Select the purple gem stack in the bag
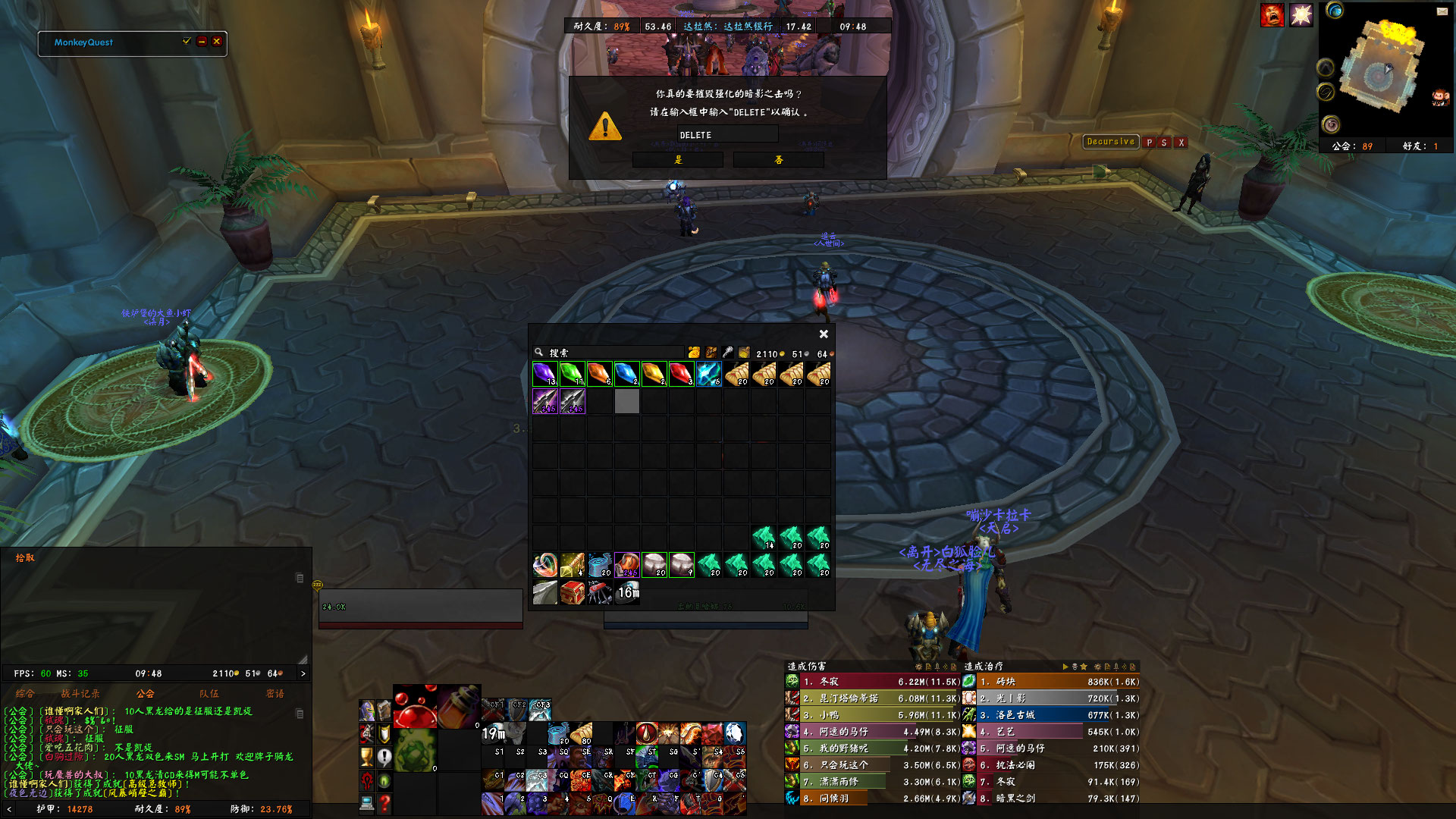 tap(545, 373)
